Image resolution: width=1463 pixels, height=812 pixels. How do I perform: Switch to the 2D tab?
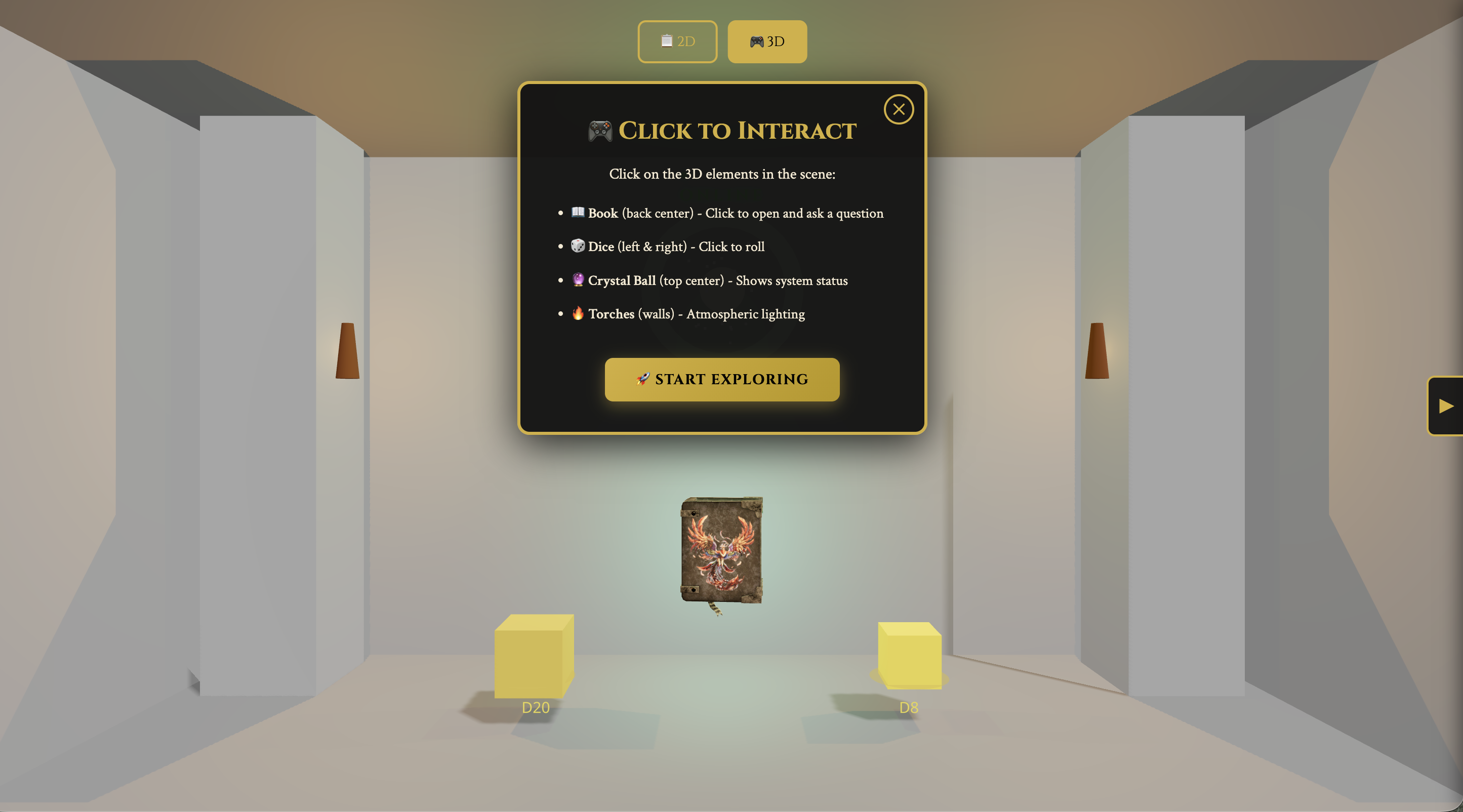coord(677,42)
